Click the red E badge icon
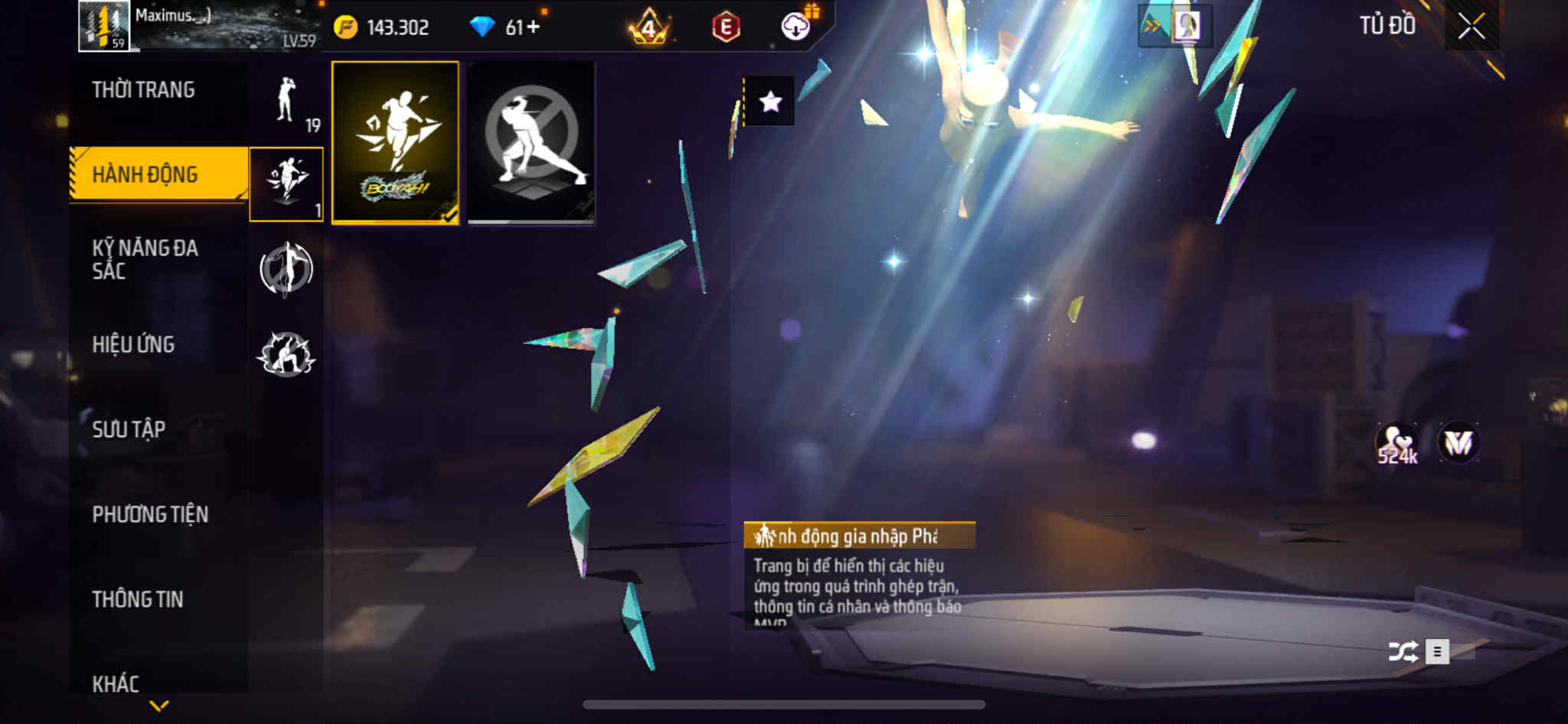The width and height of the screenshot is (1568, 724). (x=726, y=28)
